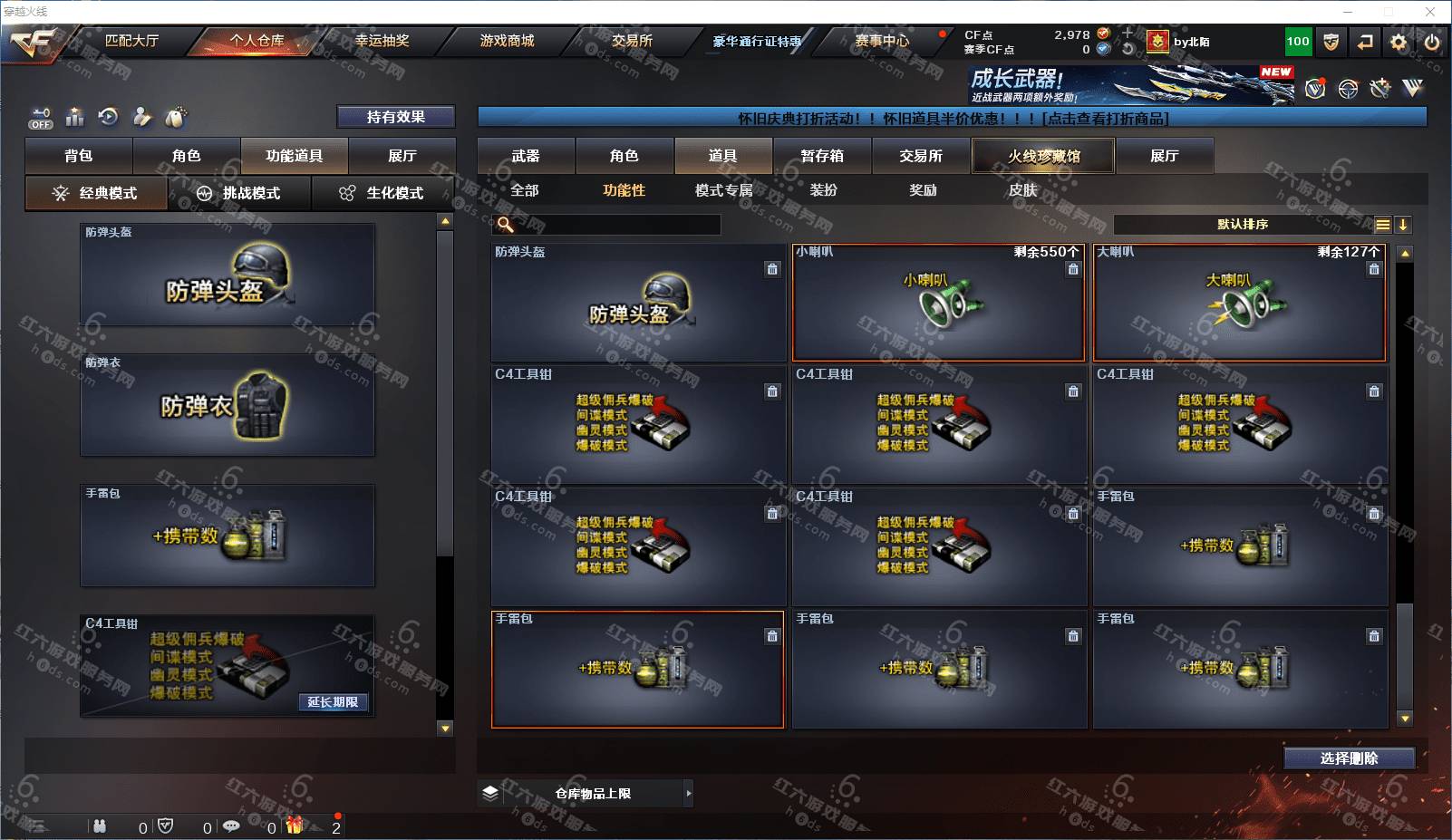Go to 游戏商城 game shop
The height and width of the screenshot is (840, 1452).
(507, 41)
